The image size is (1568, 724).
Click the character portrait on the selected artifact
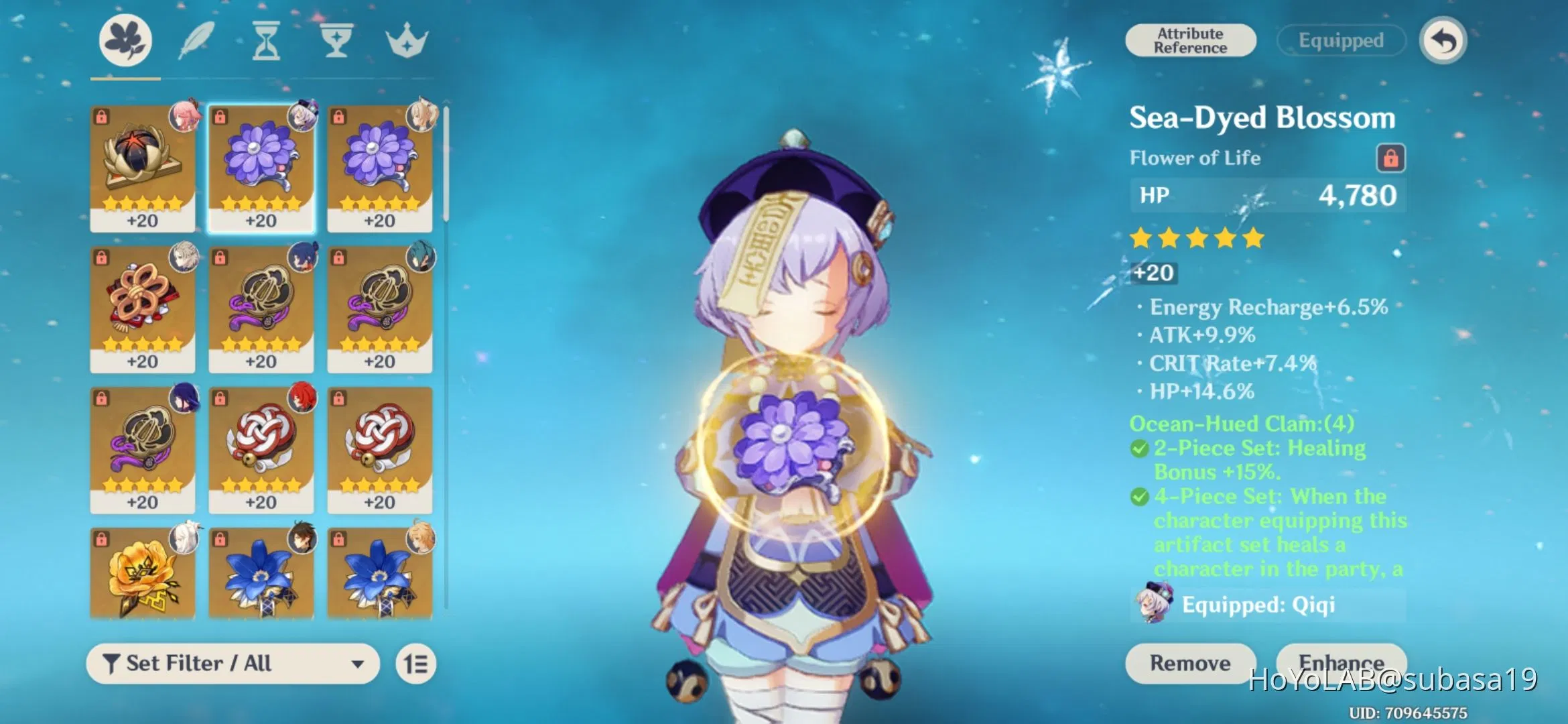click(x=303, y=115)
